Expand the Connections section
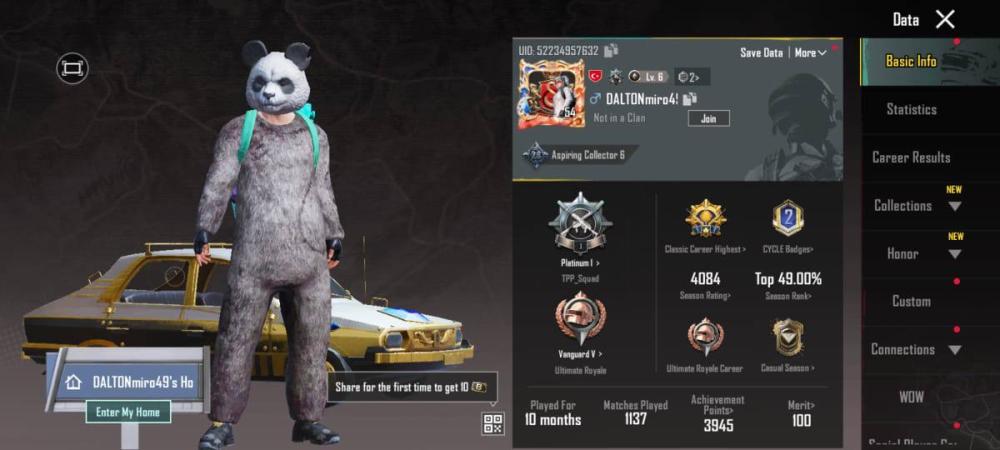1000x450 pixels. pos(915,349)
